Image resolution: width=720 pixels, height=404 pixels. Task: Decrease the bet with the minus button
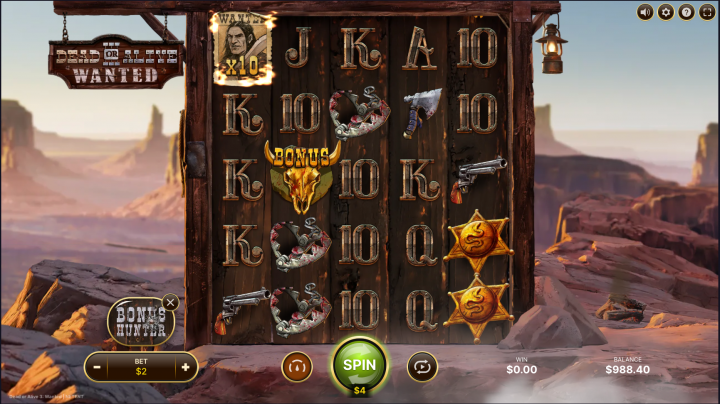(x=98, y=367)
